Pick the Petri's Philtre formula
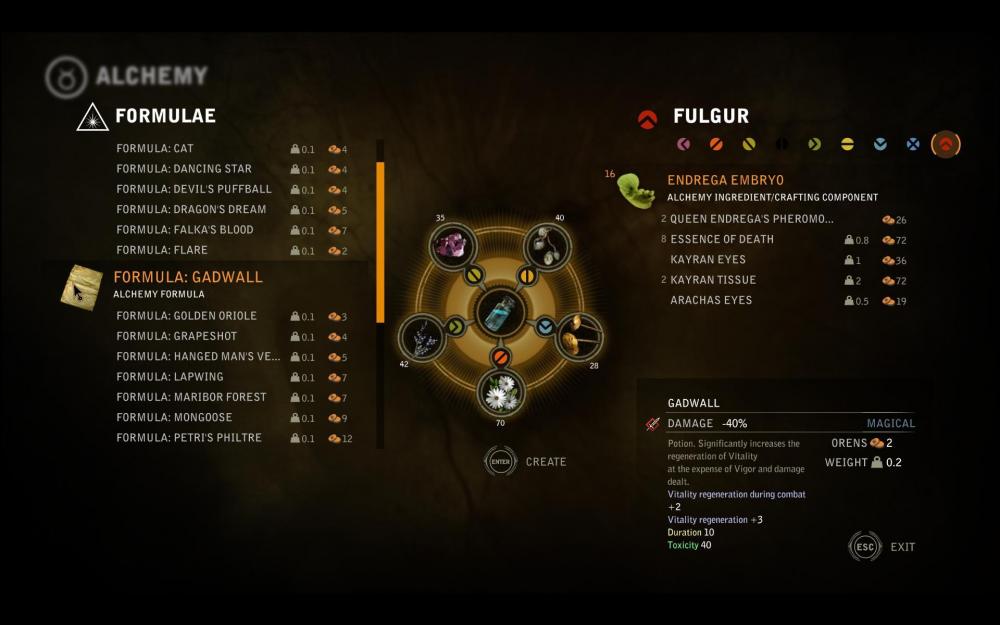The height and width of the screenshot is (625, 1000). pos(189,438)
